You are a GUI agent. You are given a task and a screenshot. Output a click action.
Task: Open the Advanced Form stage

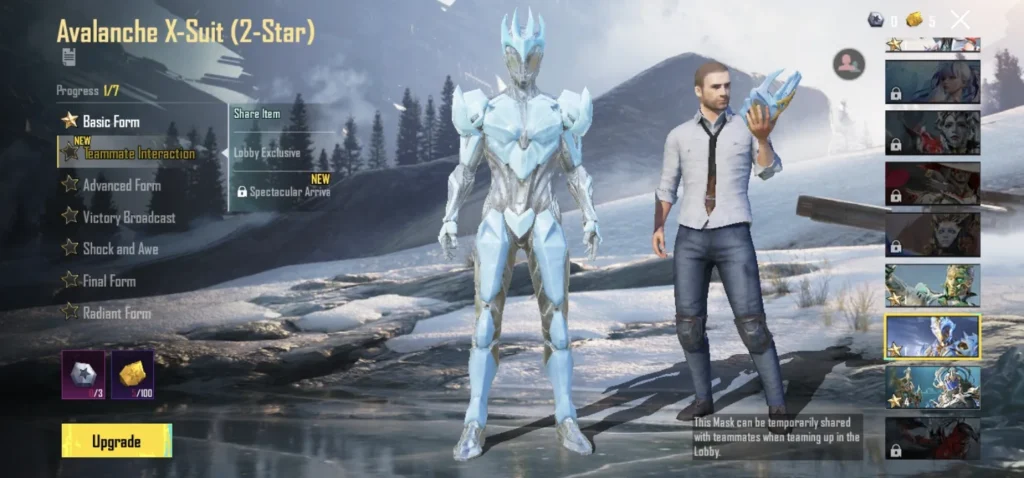tap(120, 185)
